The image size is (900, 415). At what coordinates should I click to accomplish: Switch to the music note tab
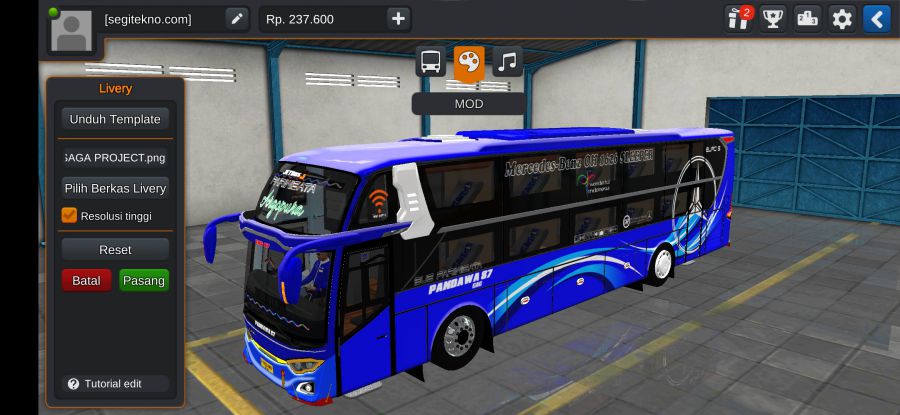click(x=507, y=62)
